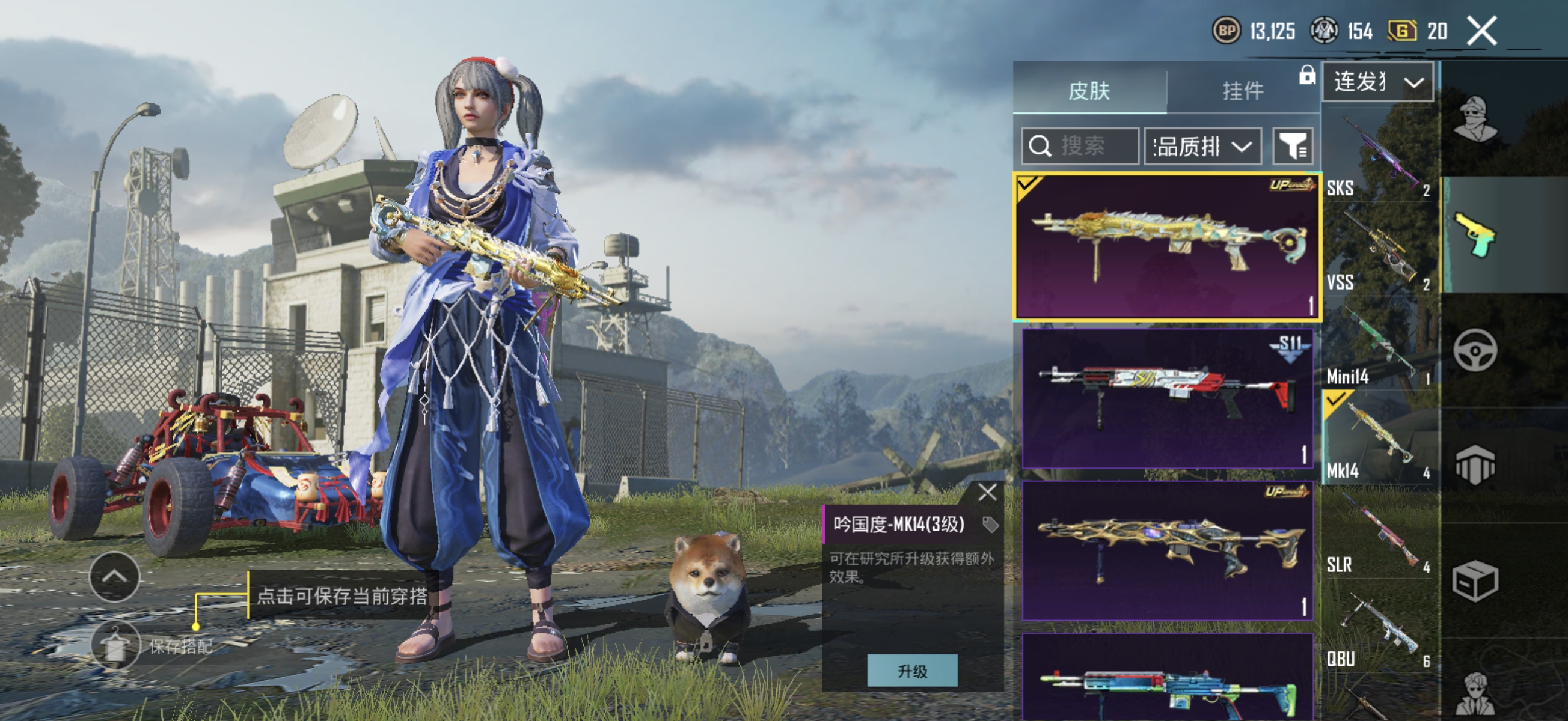
Task: Select the Mini14 weapon entry
Action: [1379, 344]
